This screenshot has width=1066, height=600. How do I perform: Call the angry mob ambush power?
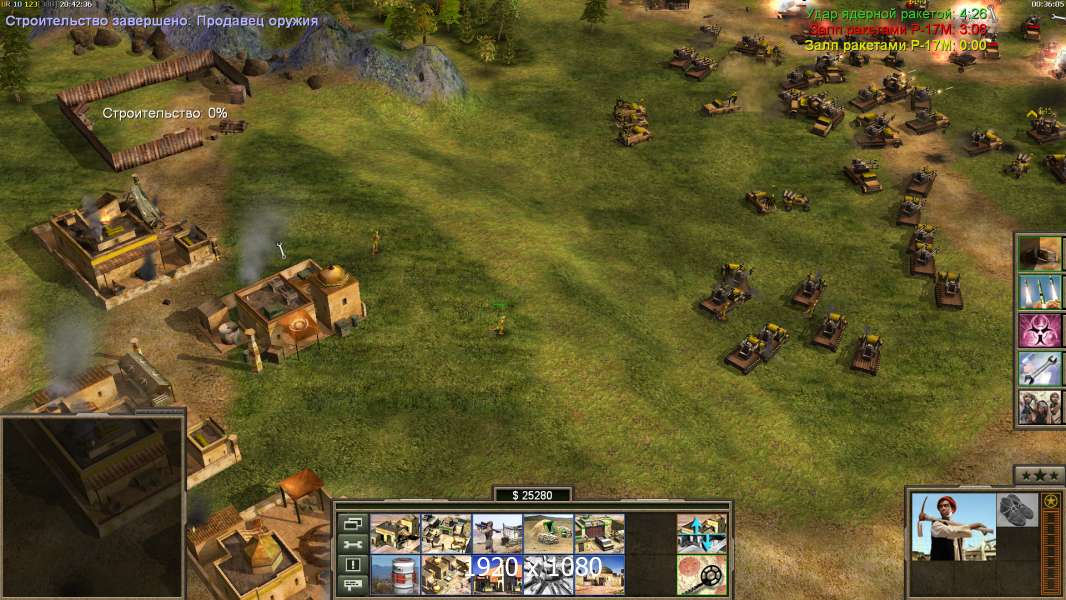(x=1040, y=407)
